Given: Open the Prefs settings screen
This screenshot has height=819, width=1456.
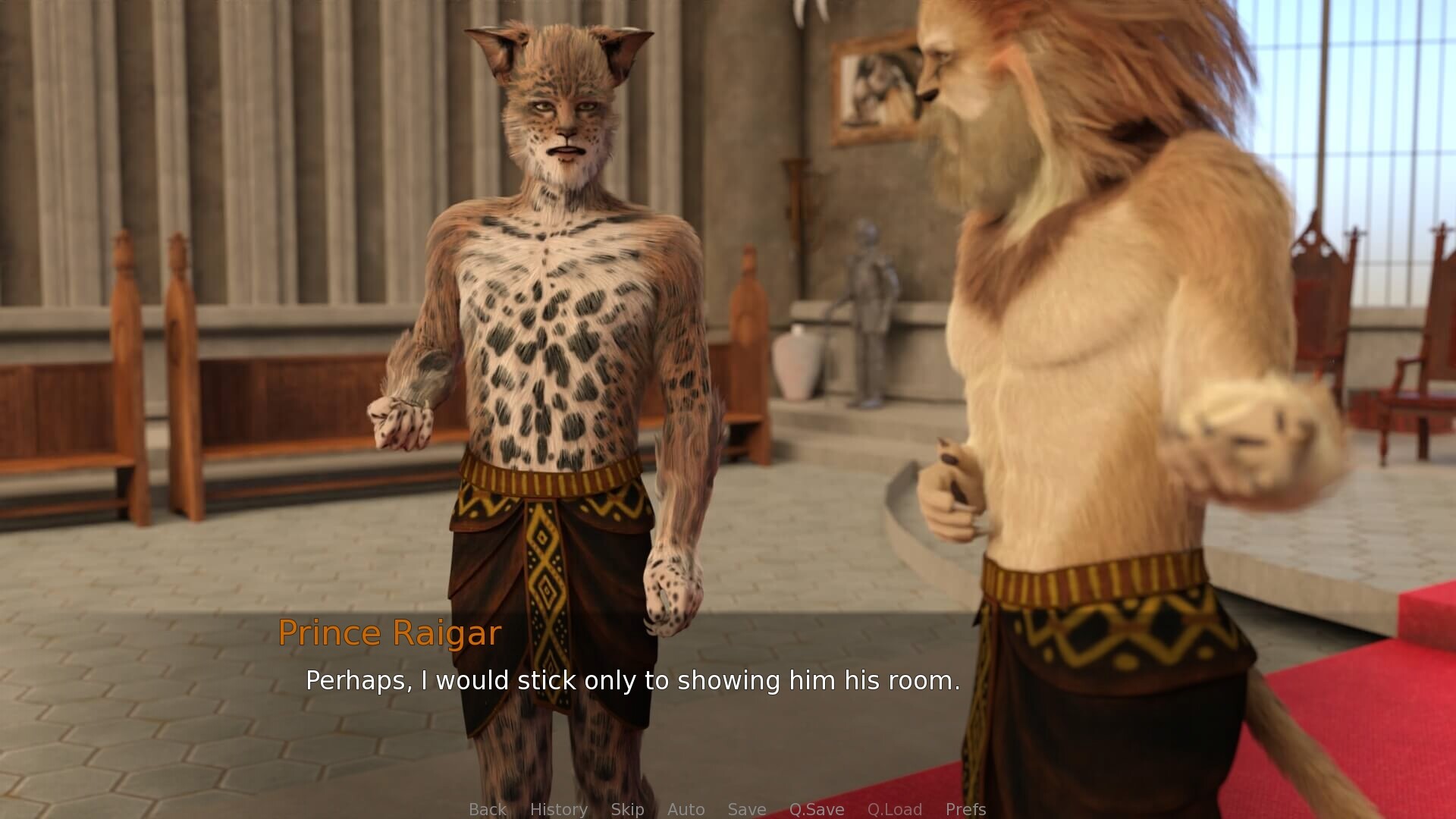Looking at the screenshot, I should pyautogui.click(x=965, y=809).
